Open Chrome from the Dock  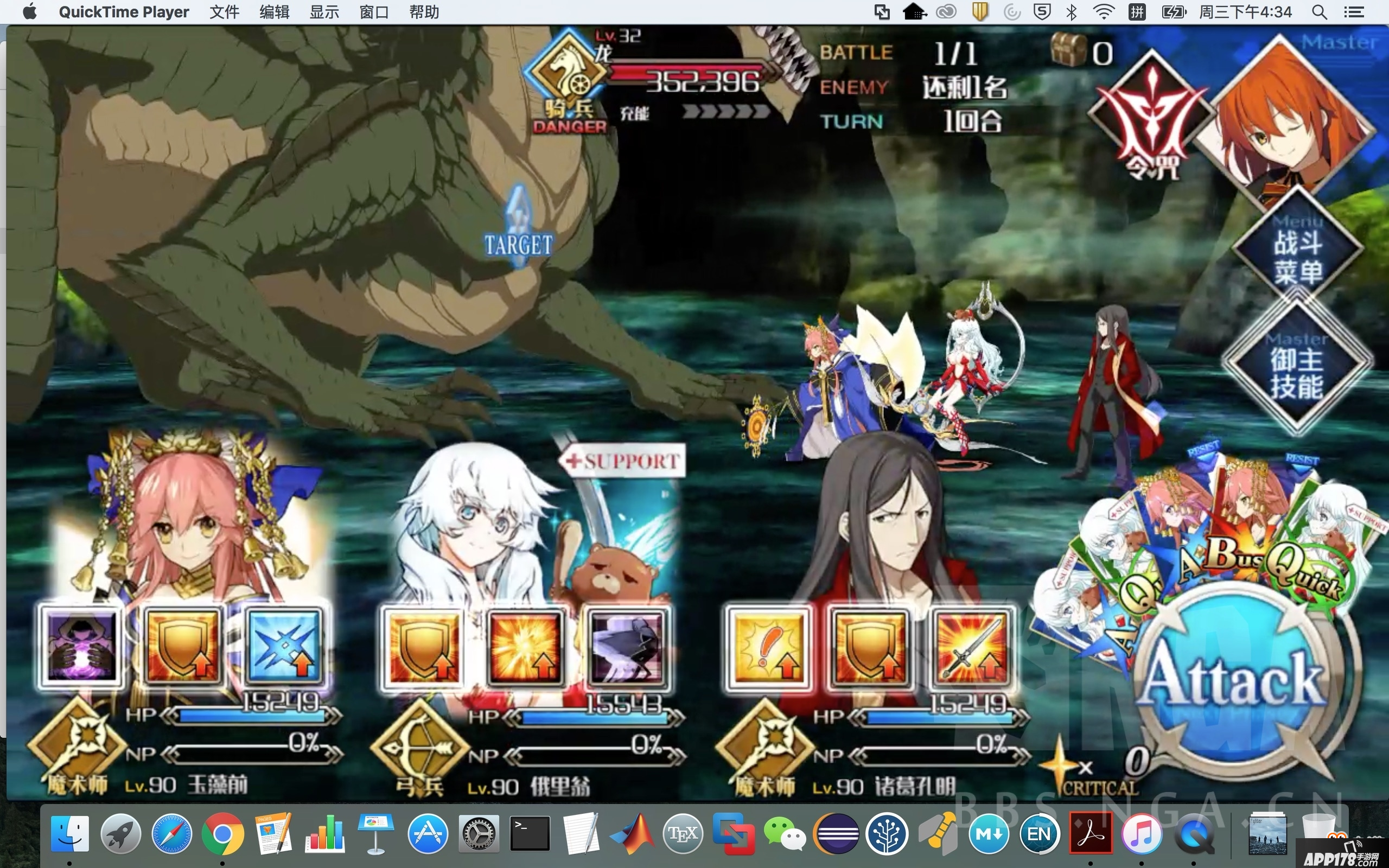222,834
